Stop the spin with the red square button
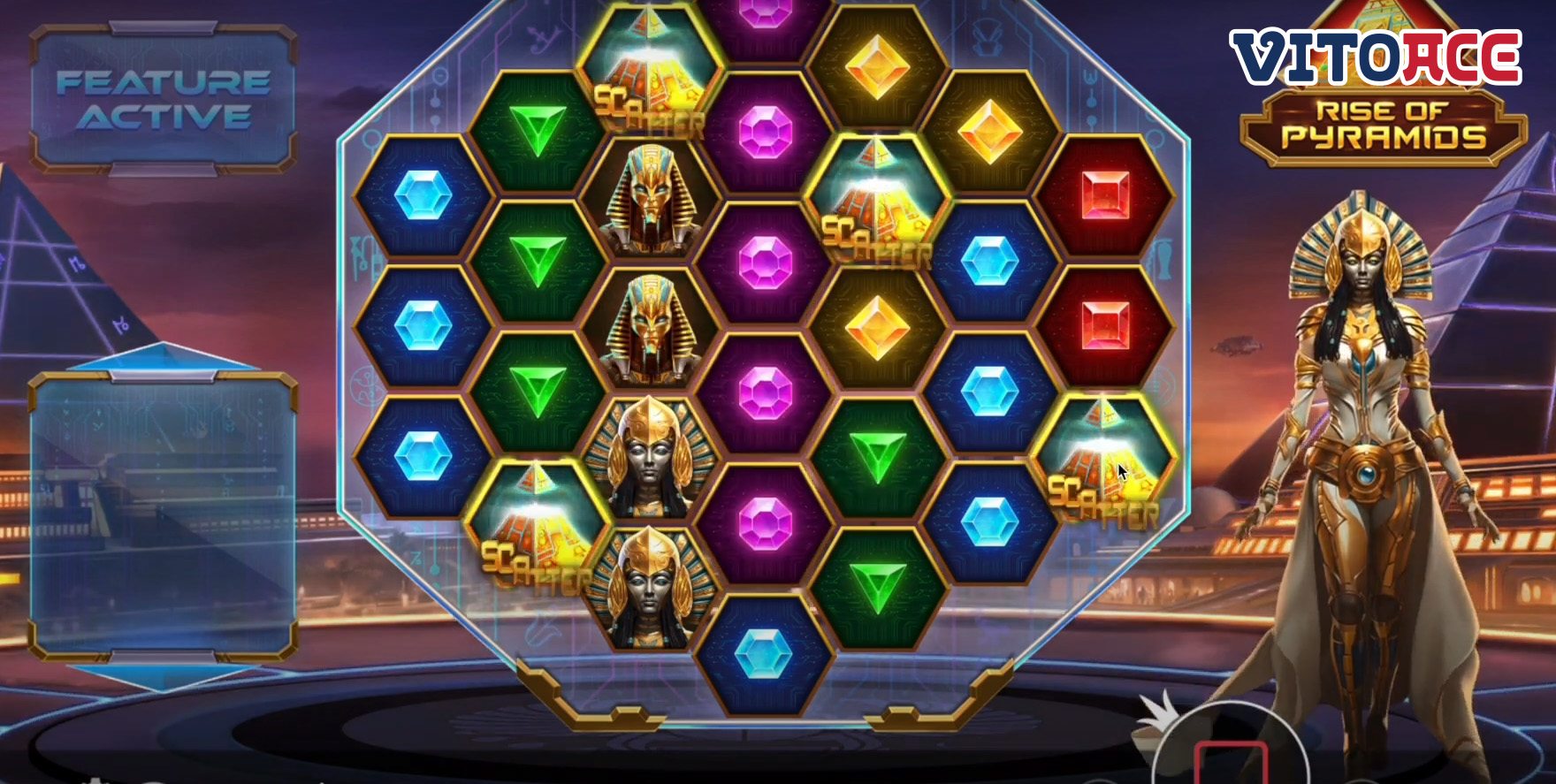This screenshot has width=1556, height=784. tap(1231, 764)
